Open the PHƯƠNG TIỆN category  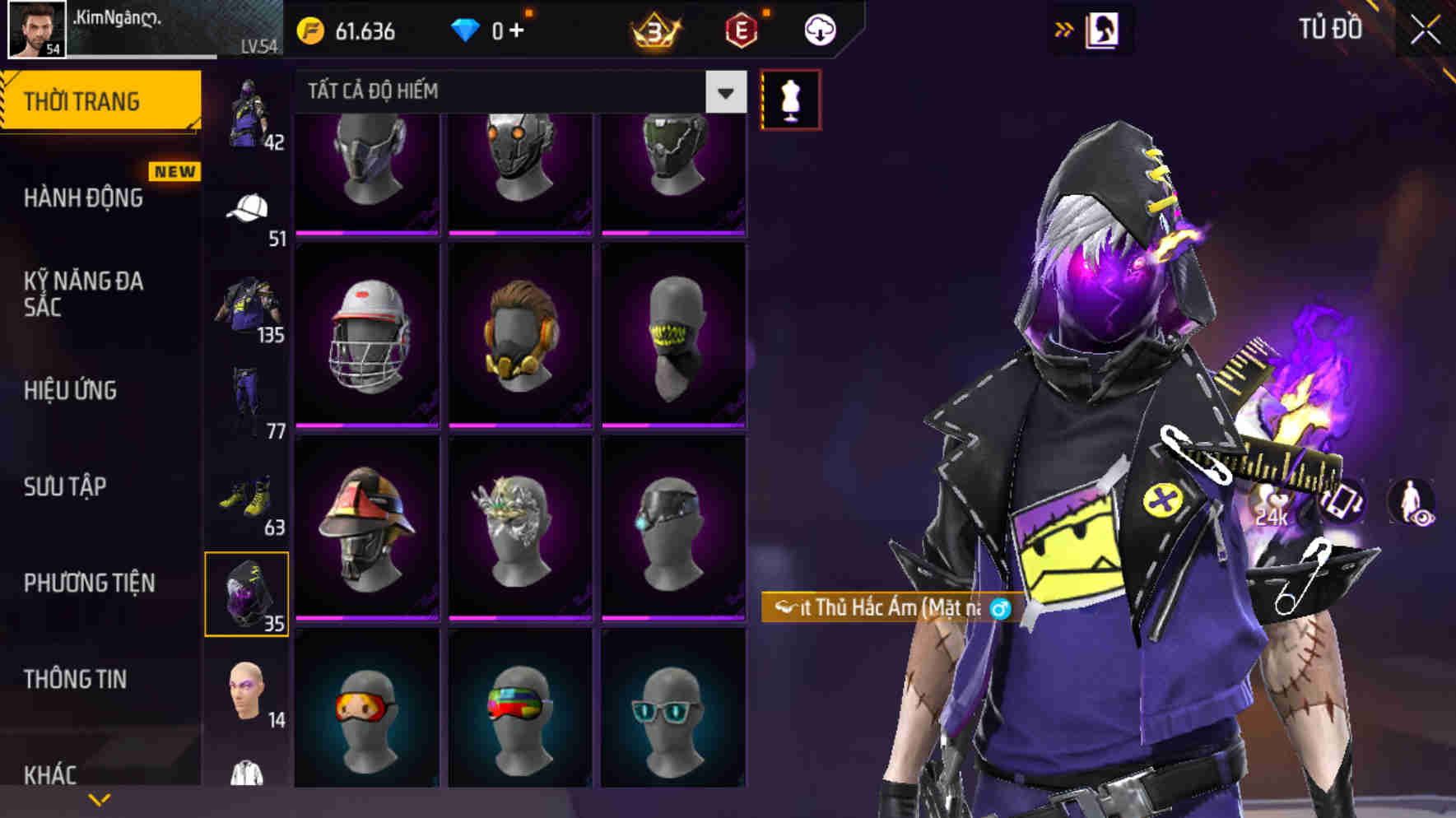(91, 583)
